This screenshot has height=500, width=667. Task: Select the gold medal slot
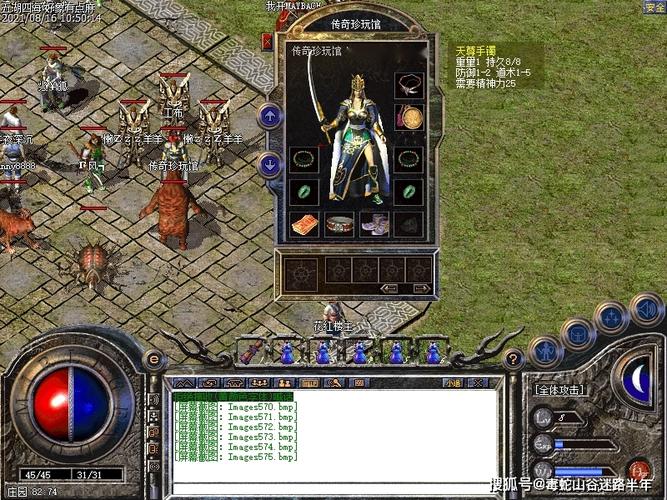pyautogui.click(x=408, y=117)
